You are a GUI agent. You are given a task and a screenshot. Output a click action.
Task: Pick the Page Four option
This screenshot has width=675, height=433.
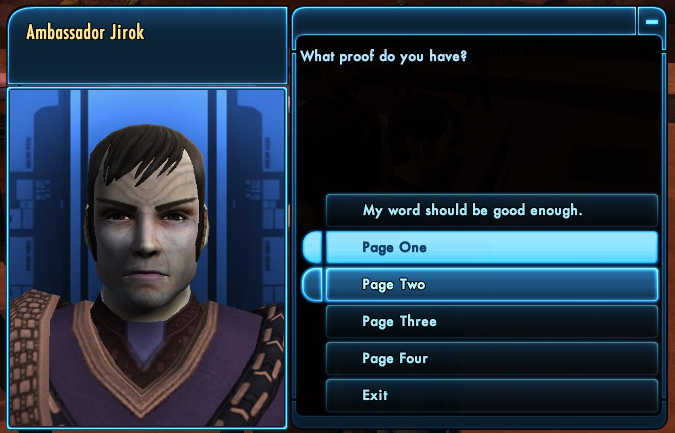(x=491, y=358)
